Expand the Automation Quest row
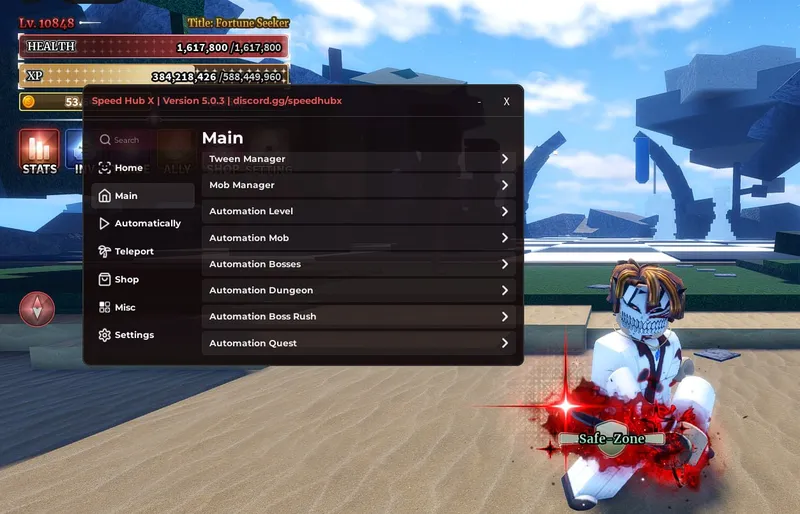The image size is (800, 514). [x=360, y=343]
